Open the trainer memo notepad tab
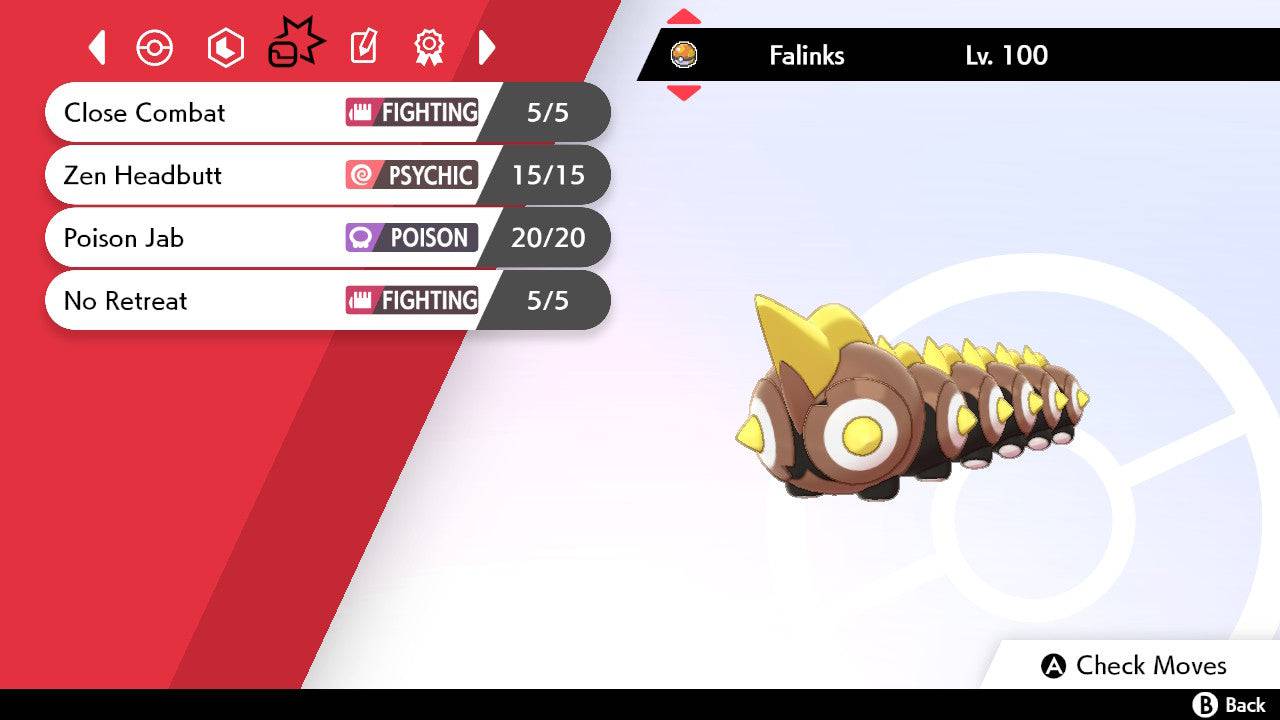 (x=363, y=47)
